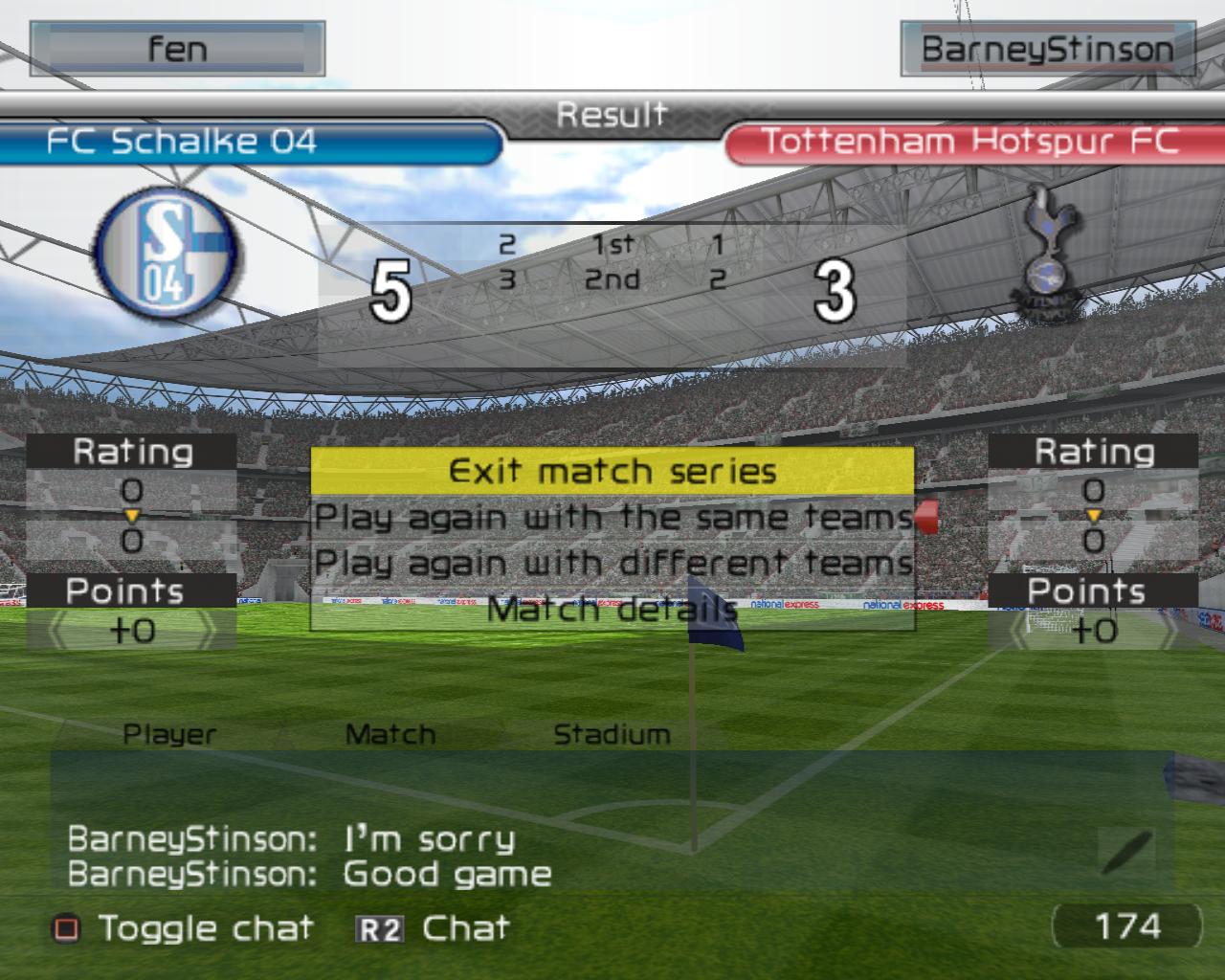Click the chat message box
This screenshot has height=980, width=1225.
[612, 823]
